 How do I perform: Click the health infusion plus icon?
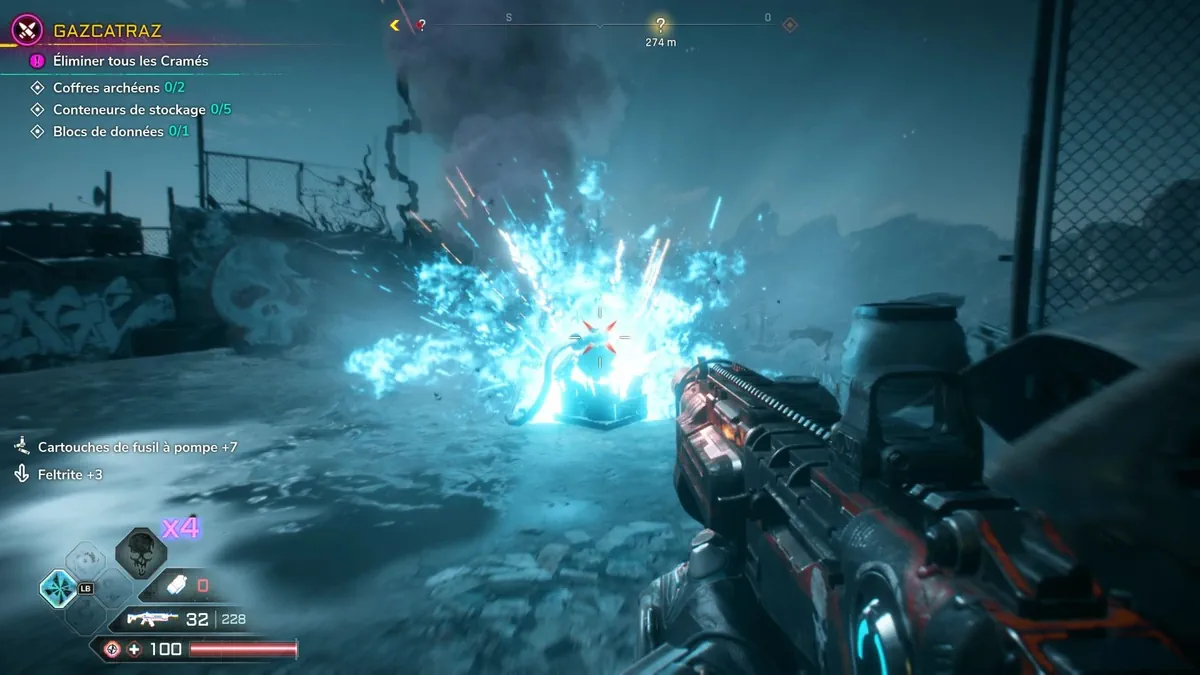pyautogui.click(x=134, y=650)
